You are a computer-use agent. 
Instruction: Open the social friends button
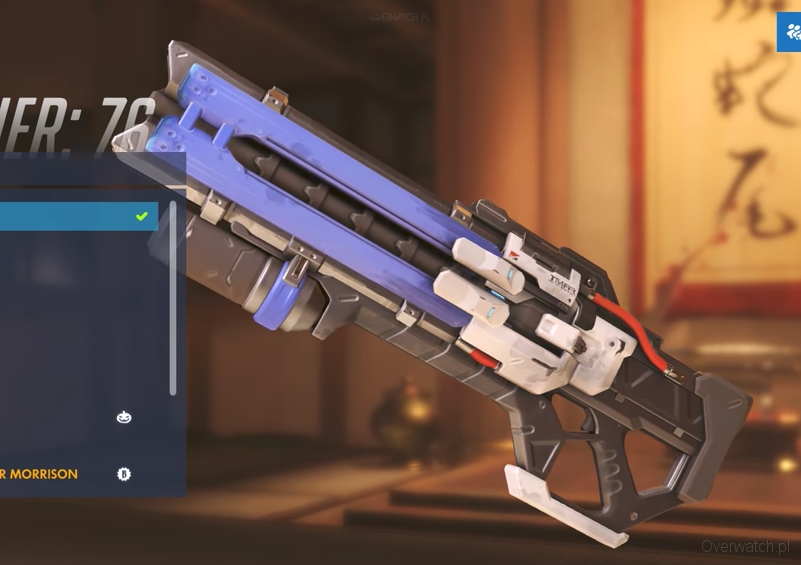point(789,32)
